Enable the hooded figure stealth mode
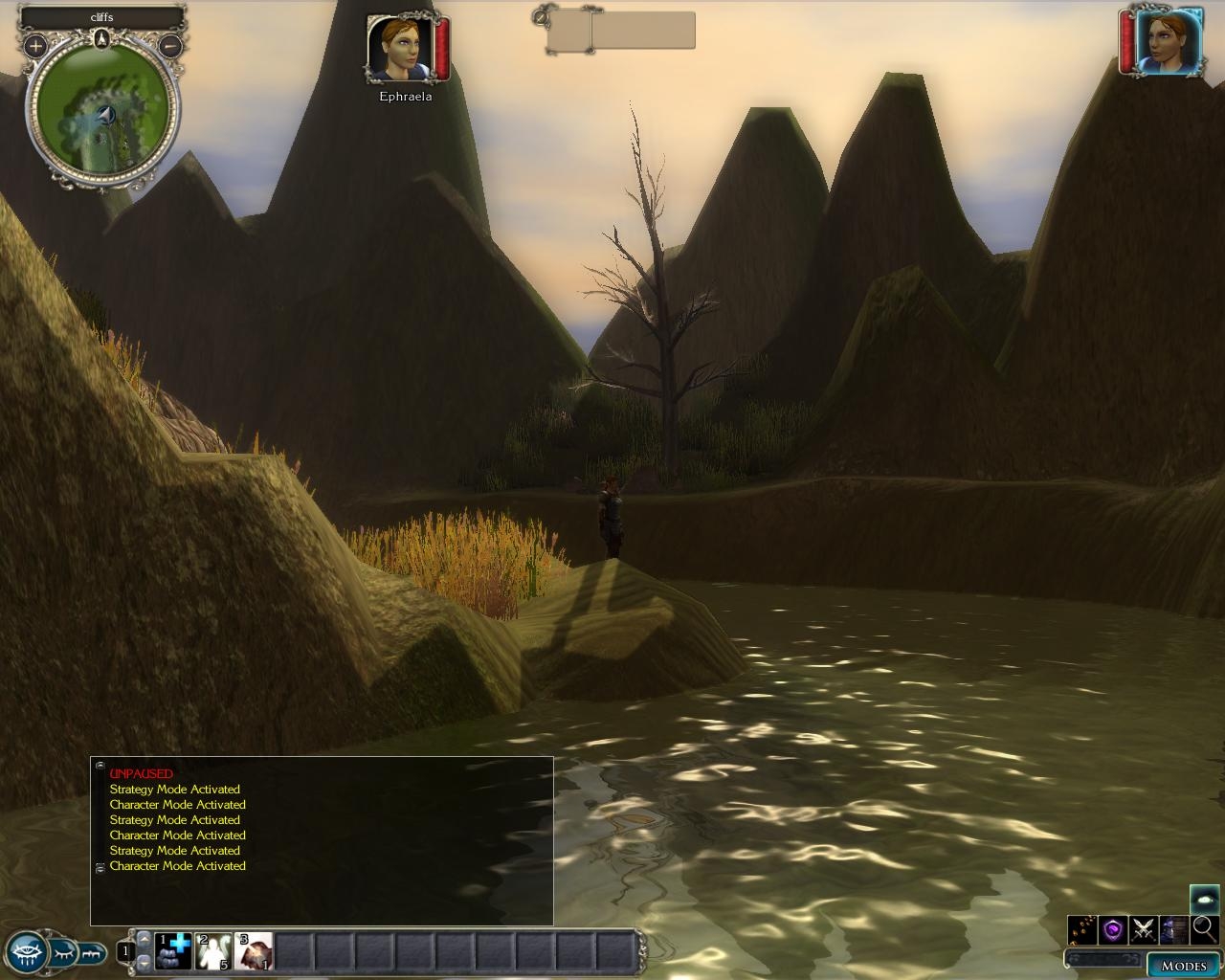 (1174, 929)
